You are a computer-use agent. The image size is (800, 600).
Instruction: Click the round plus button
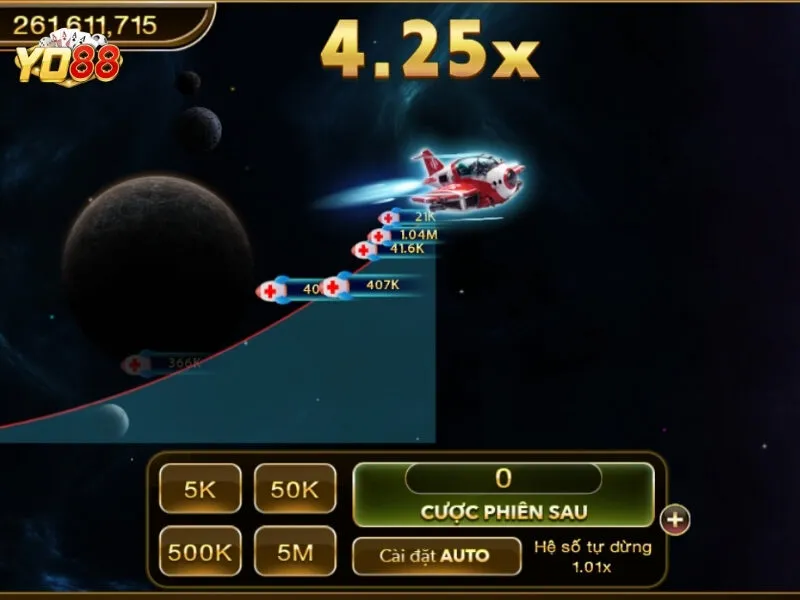tap(676, 519)
